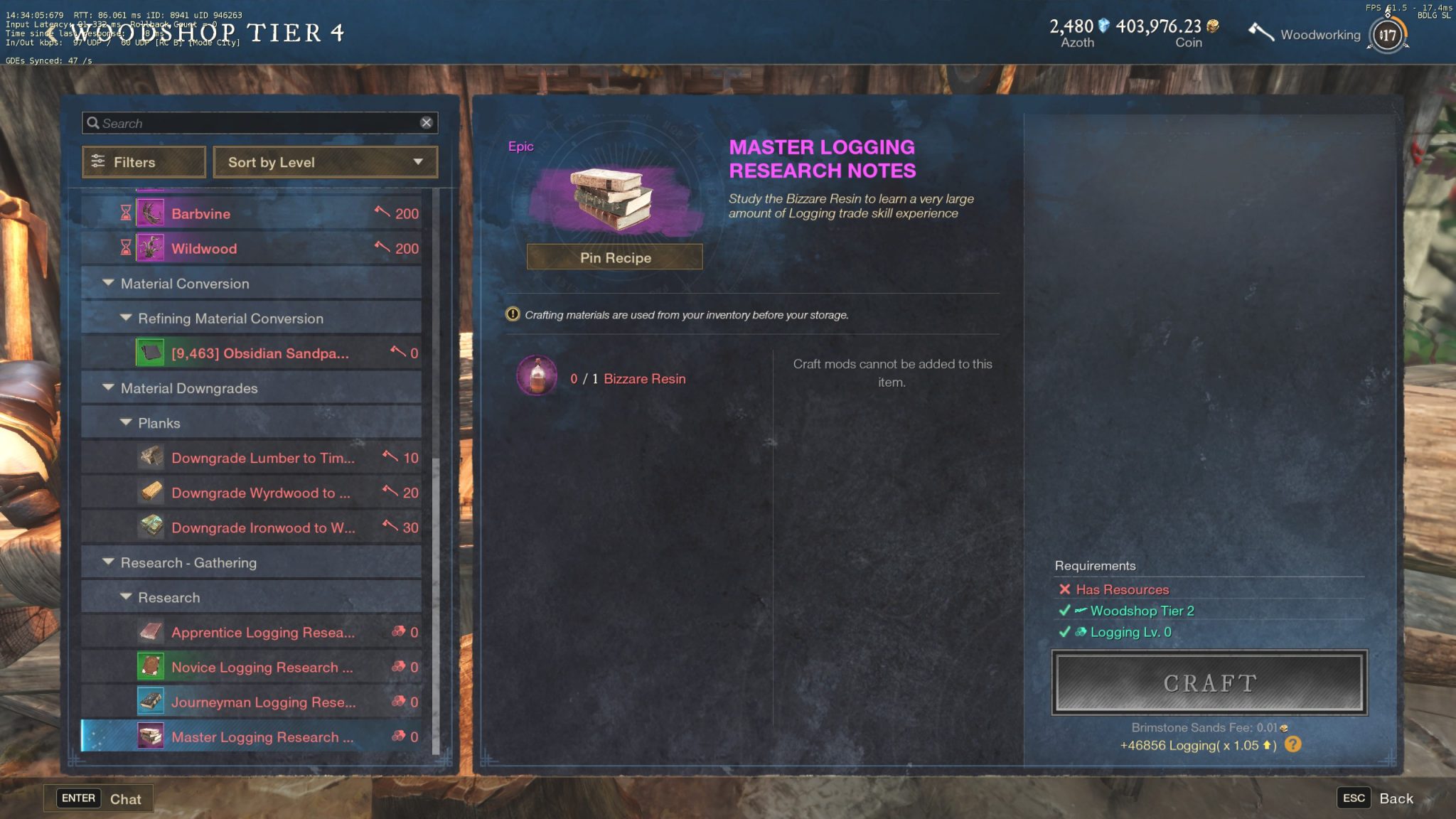Toggle Pin Recipe for this research note
This screenshot has height=819, width=1456.
(x=613, y=257)
